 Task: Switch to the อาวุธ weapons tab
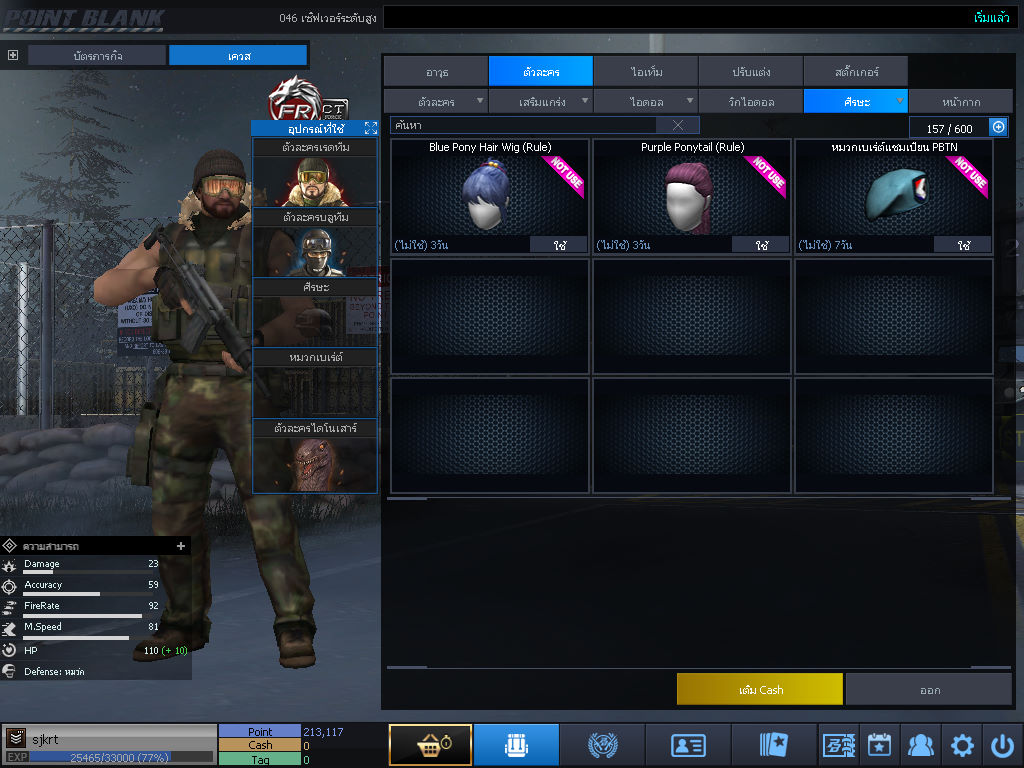click(x=436, y=71)
